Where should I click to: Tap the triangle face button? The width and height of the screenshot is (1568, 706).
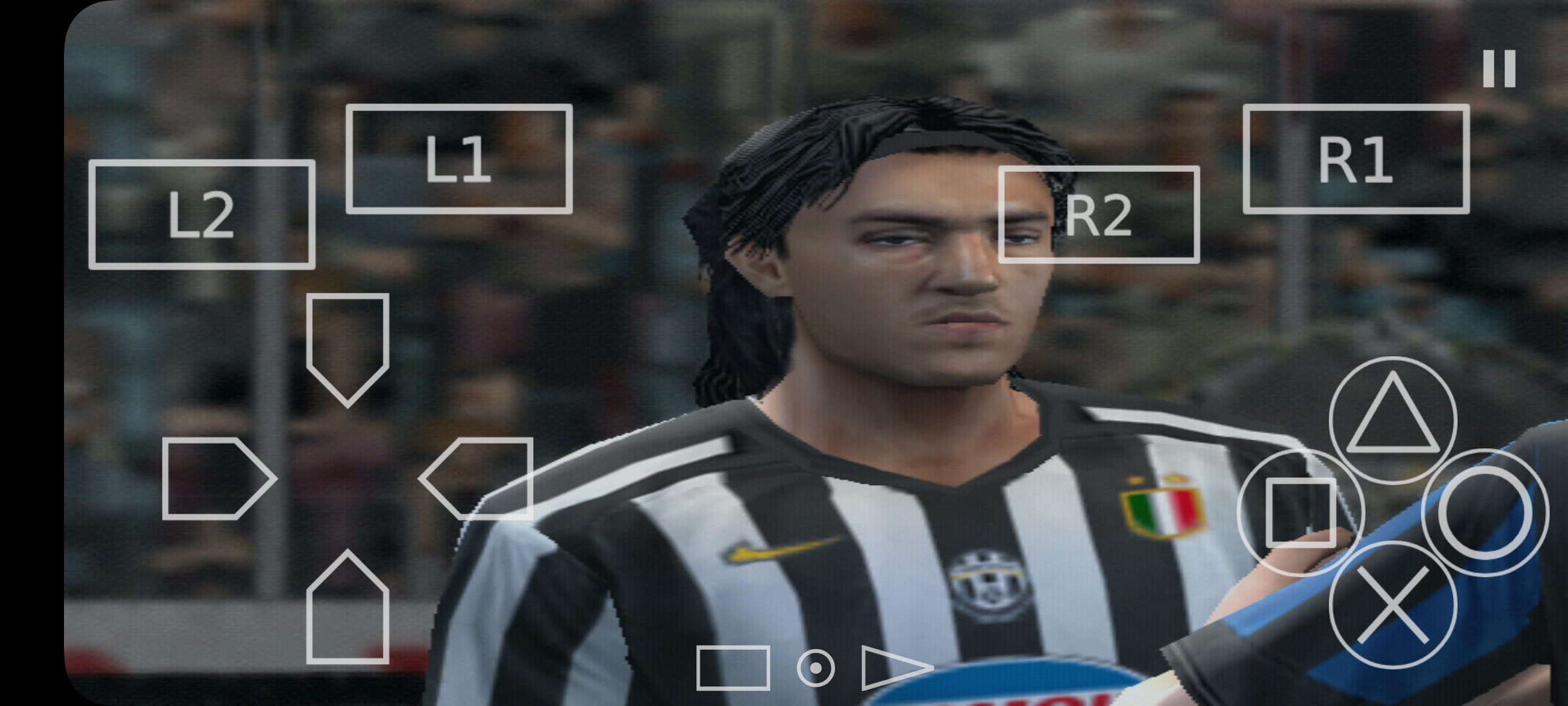(1393, 420)
